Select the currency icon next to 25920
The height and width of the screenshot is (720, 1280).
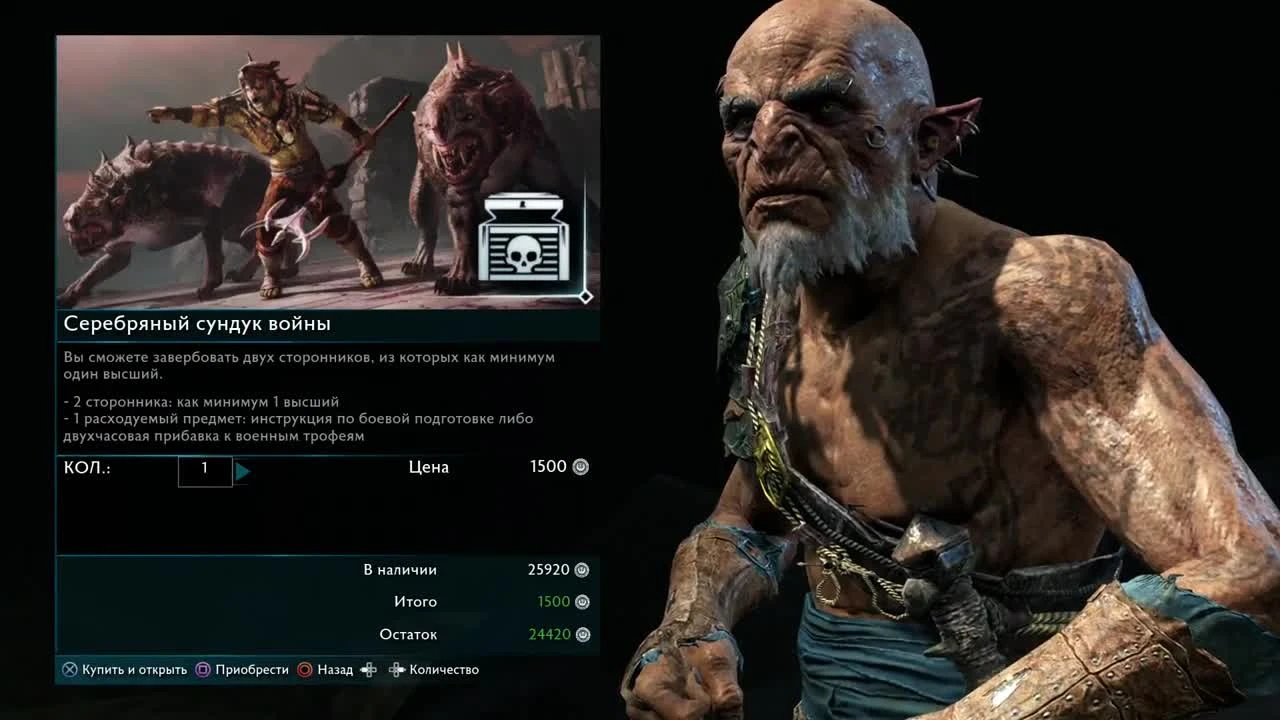(580, 569)
